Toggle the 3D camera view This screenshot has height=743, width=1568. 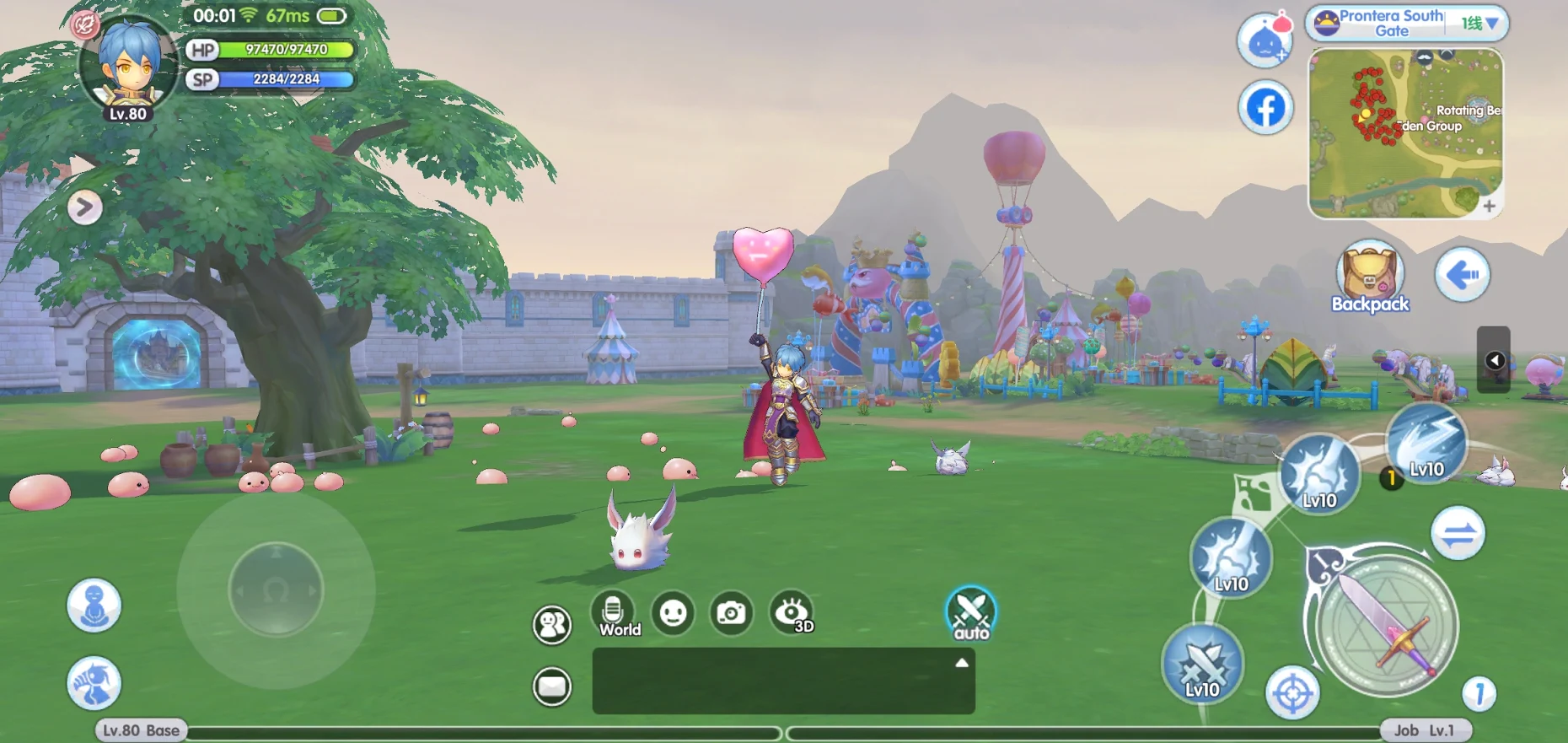(792, 613)
